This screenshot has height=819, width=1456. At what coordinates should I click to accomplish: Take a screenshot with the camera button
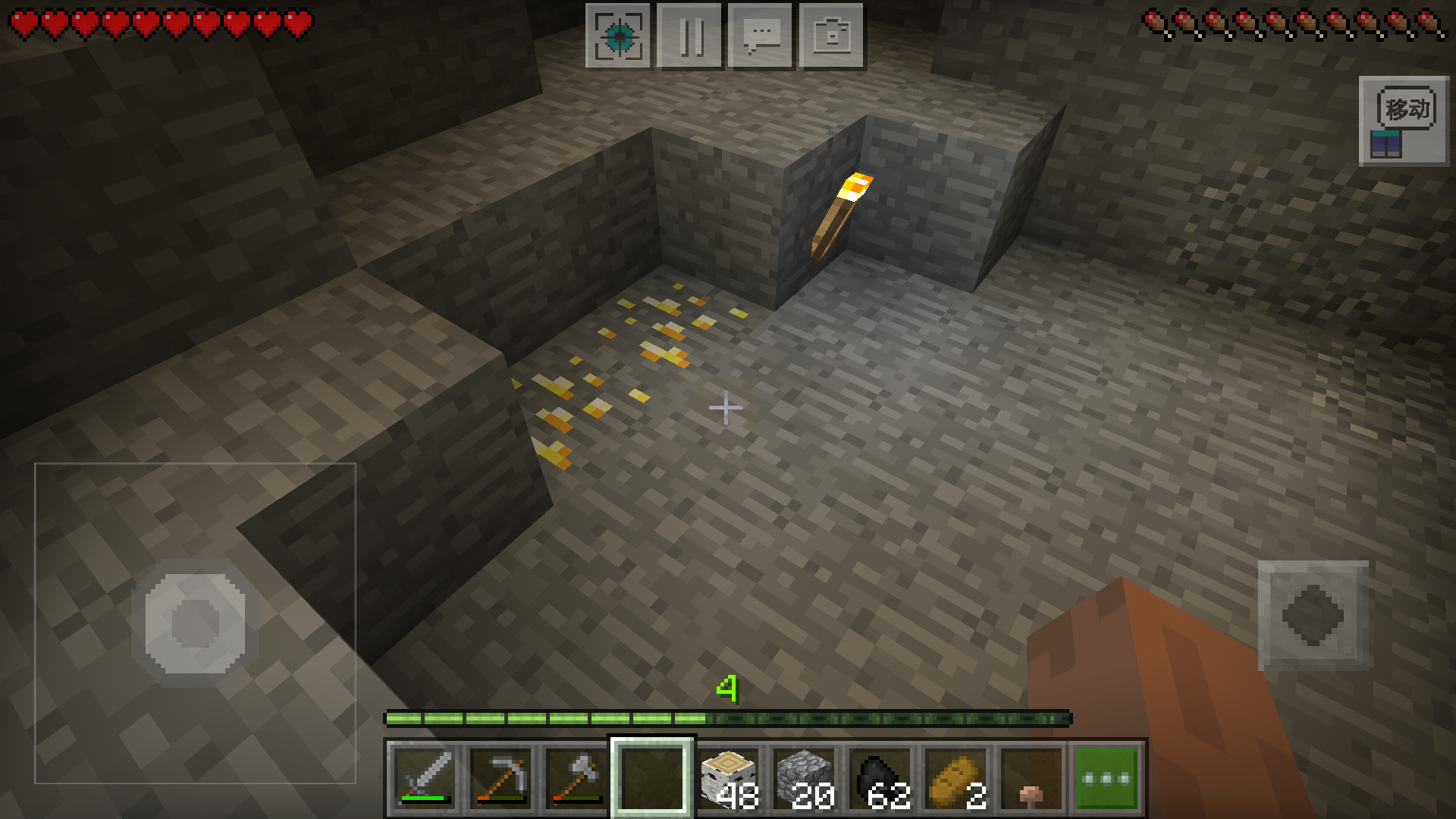832,36
